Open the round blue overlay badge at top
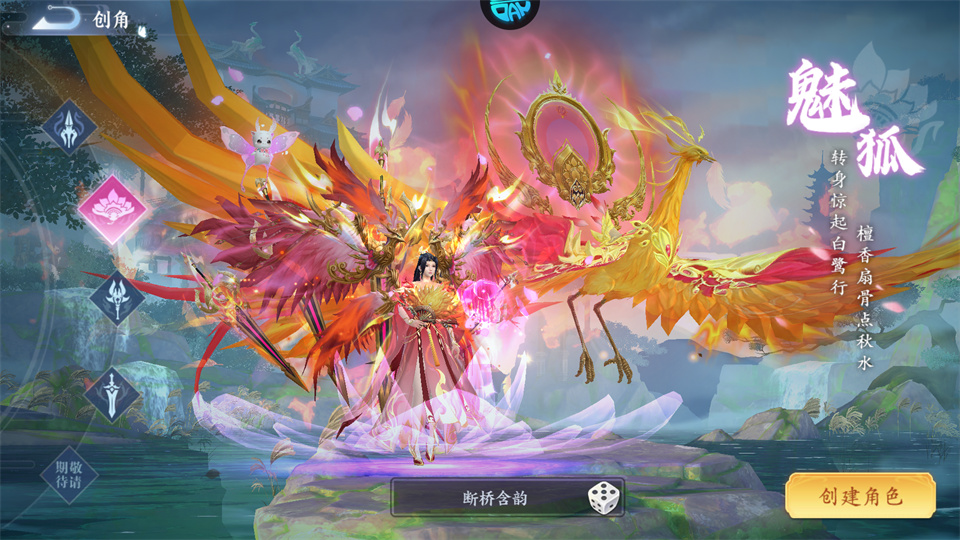 (x=510, y=10)
